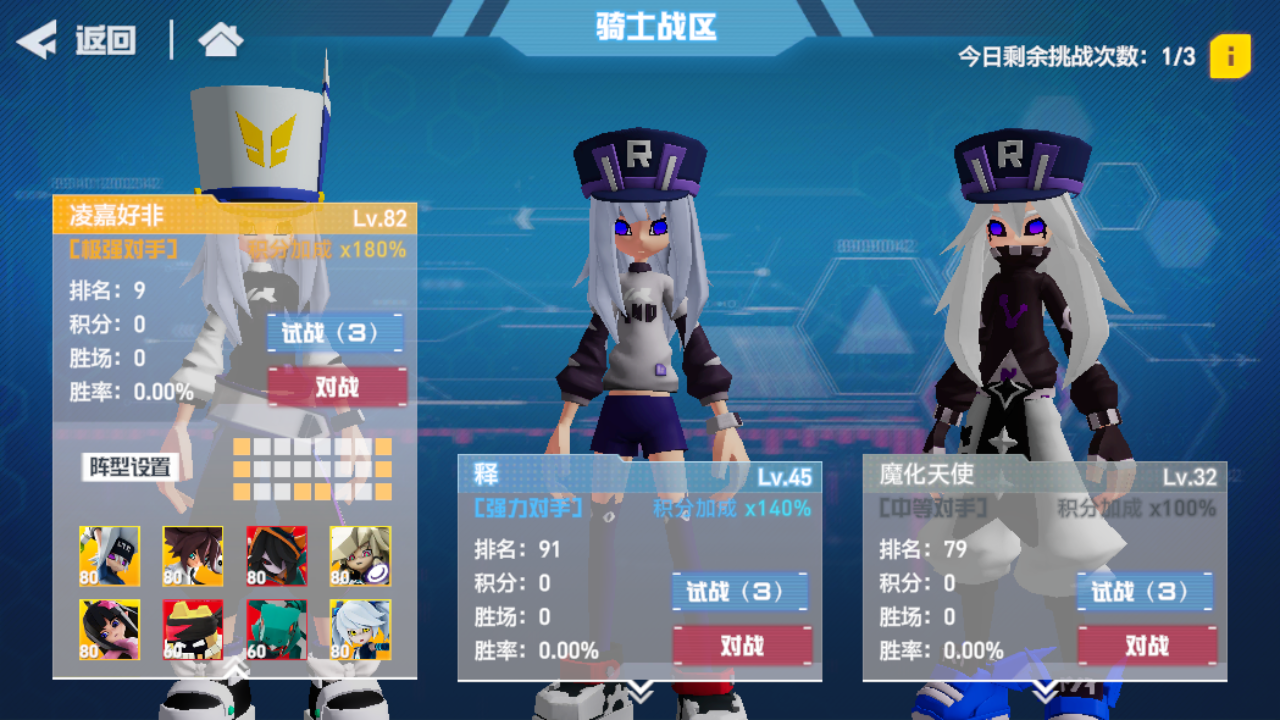Tap 试战（3） on the 释 opponent card
The height and width of the screenshot is (720, 1280).
739,590
